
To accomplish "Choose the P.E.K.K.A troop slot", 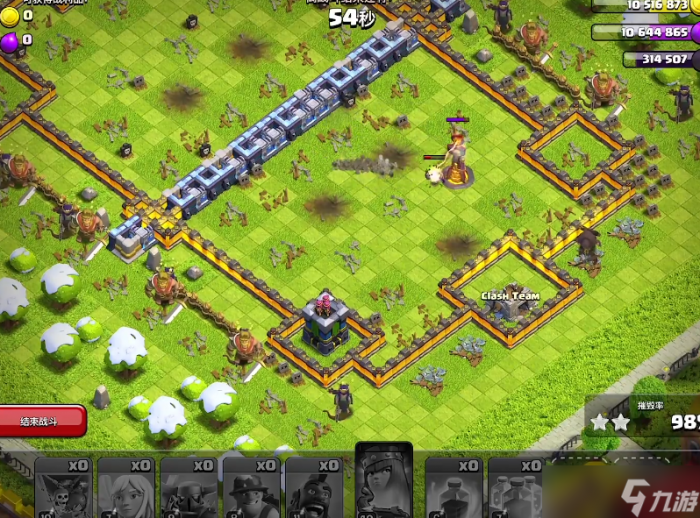I will tap(190, 490).
